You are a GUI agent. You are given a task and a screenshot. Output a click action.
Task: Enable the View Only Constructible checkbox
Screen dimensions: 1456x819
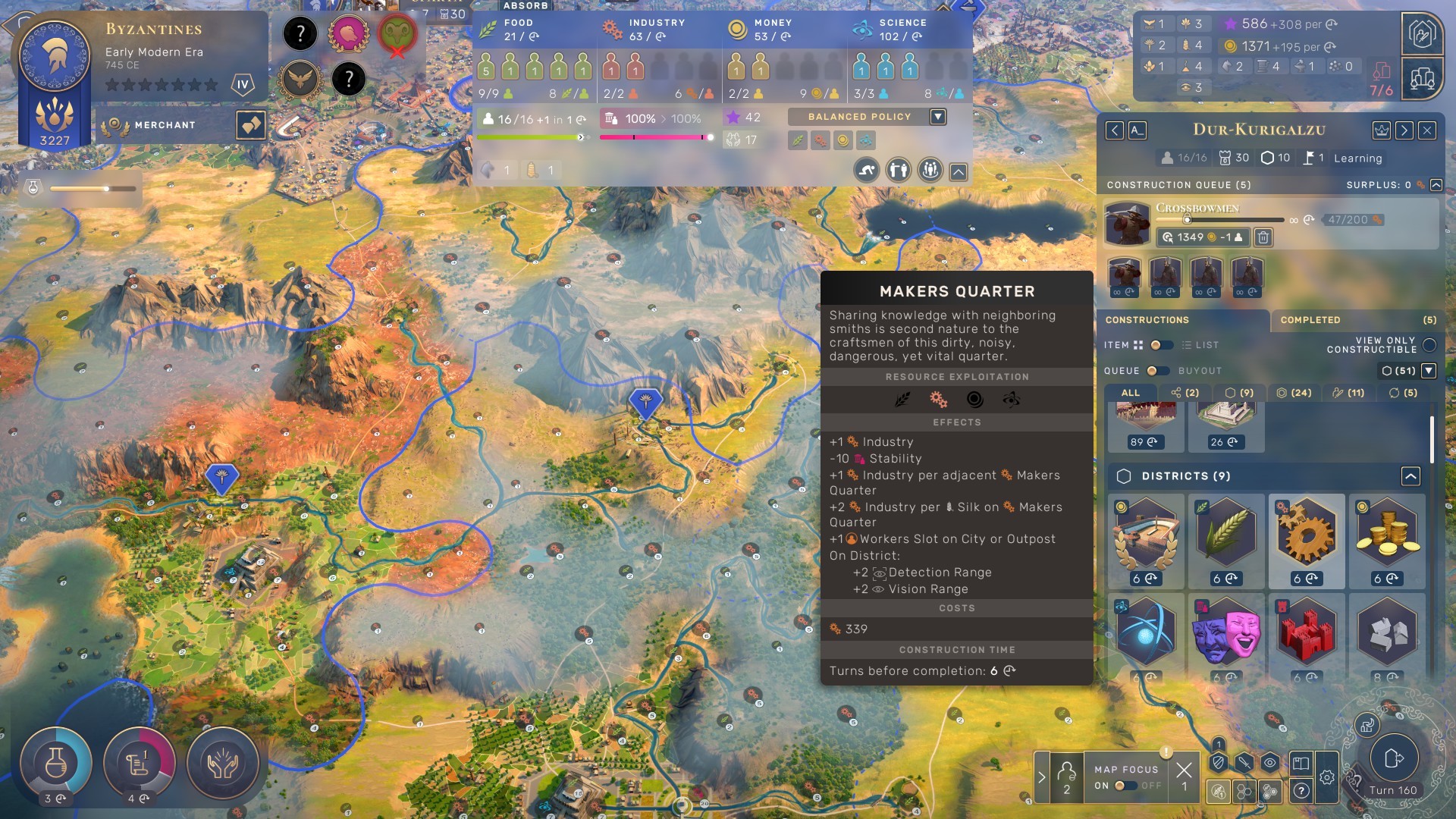(1429, 345)
